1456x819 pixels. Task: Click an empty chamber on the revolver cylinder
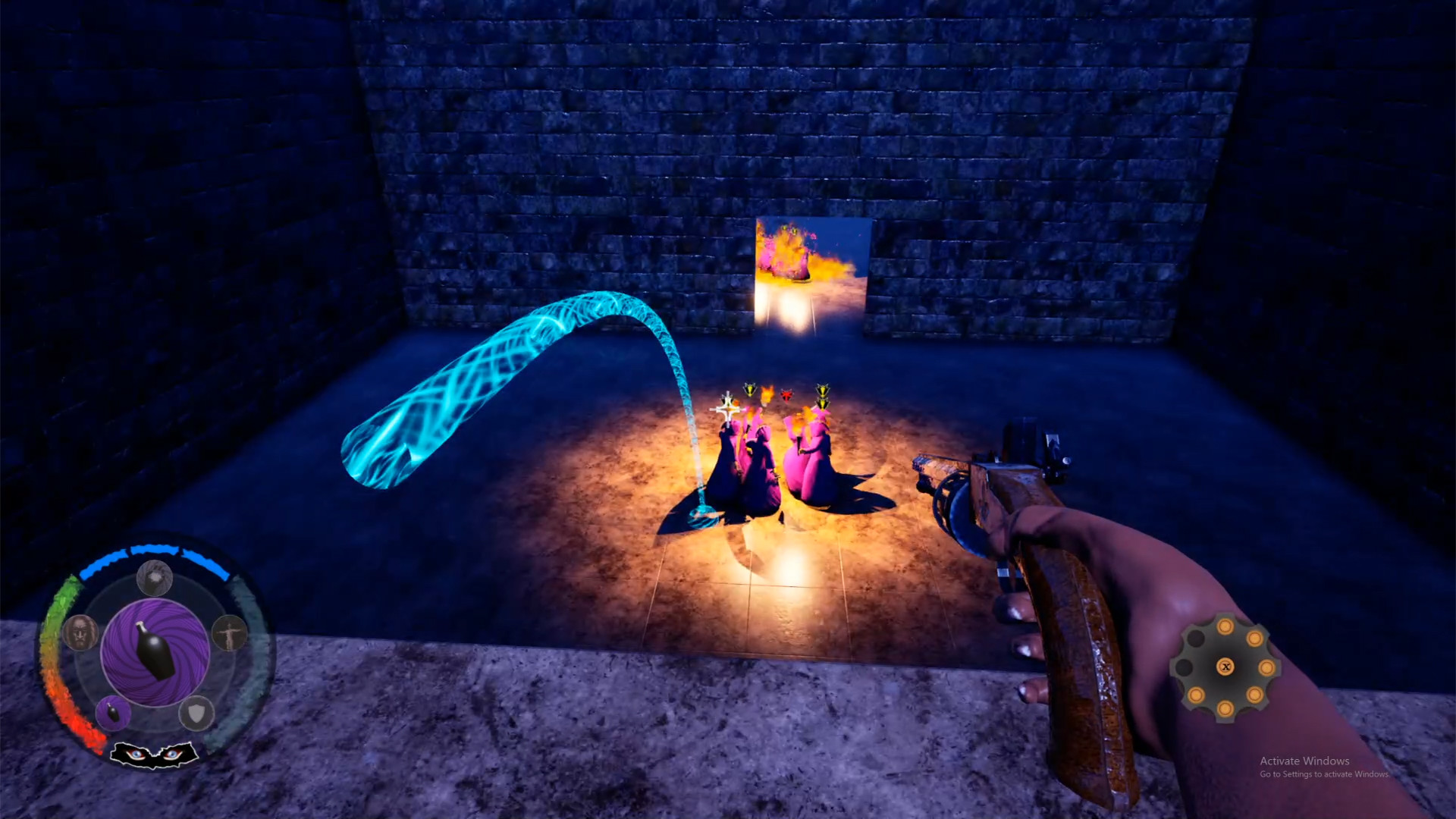coord(1195,639)
